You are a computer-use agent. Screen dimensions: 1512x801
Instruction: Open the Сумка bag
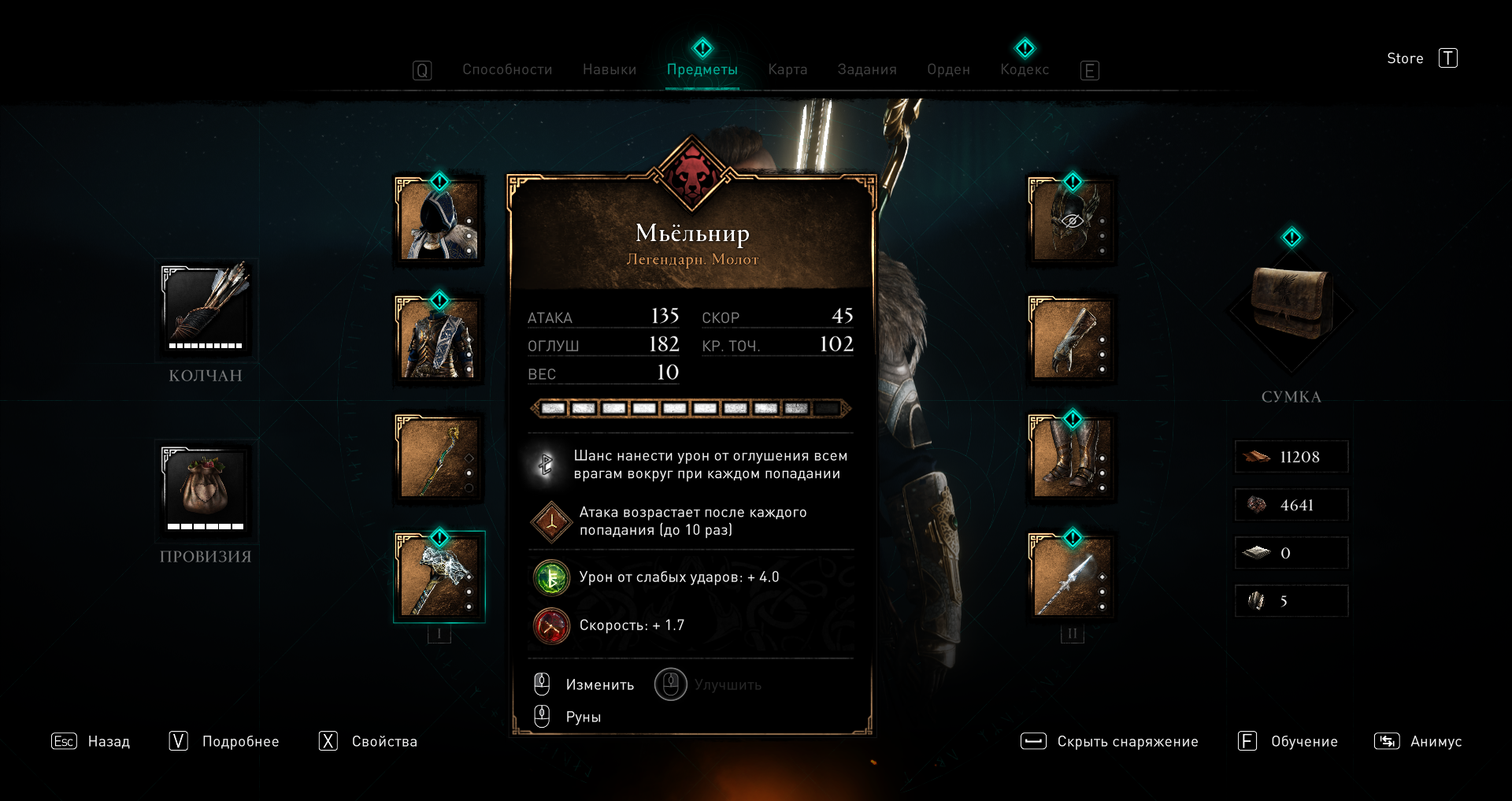point(1291,303)
